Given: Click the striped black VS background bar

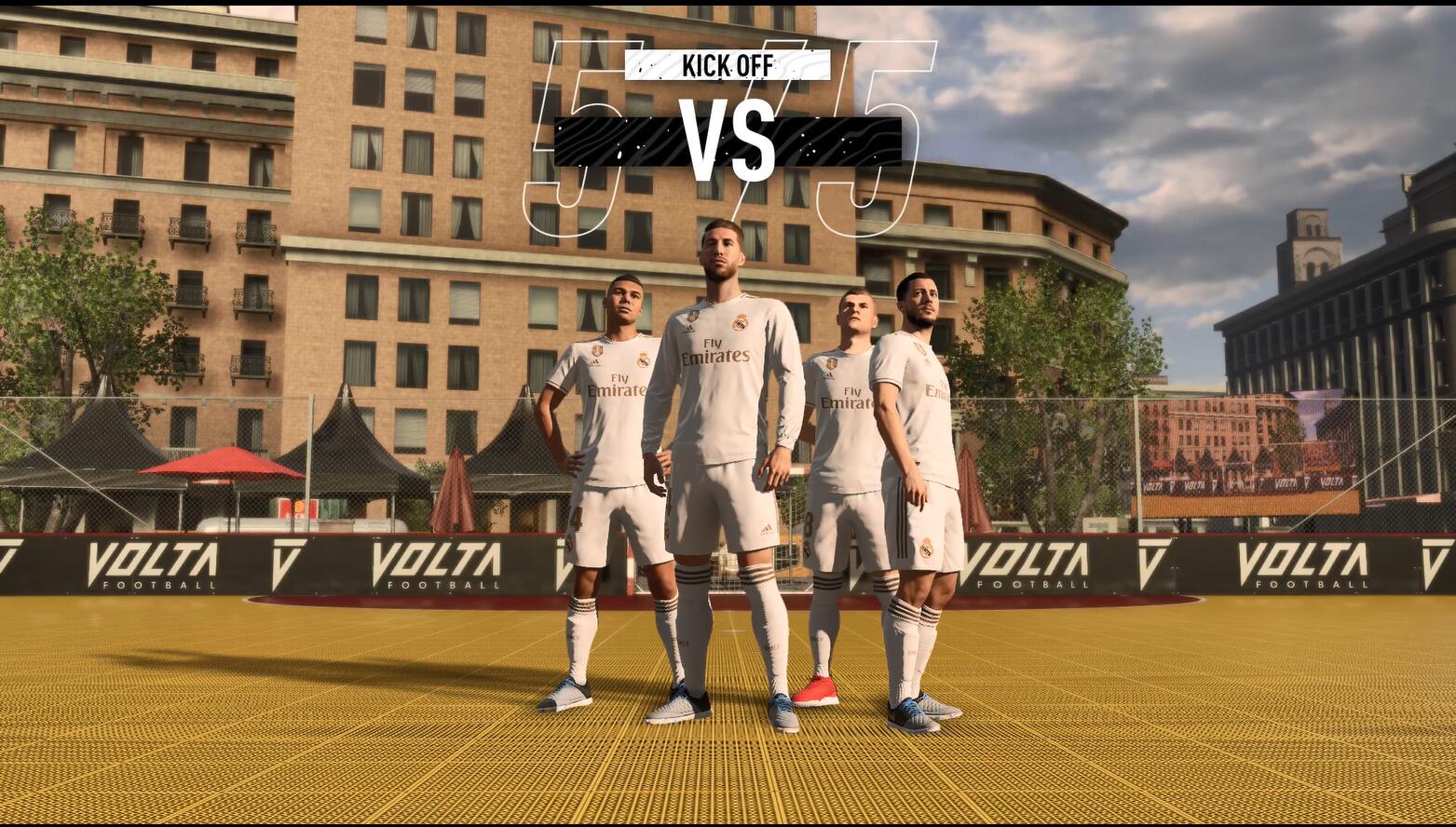Looking at the screenshot, I should (615, 140).
